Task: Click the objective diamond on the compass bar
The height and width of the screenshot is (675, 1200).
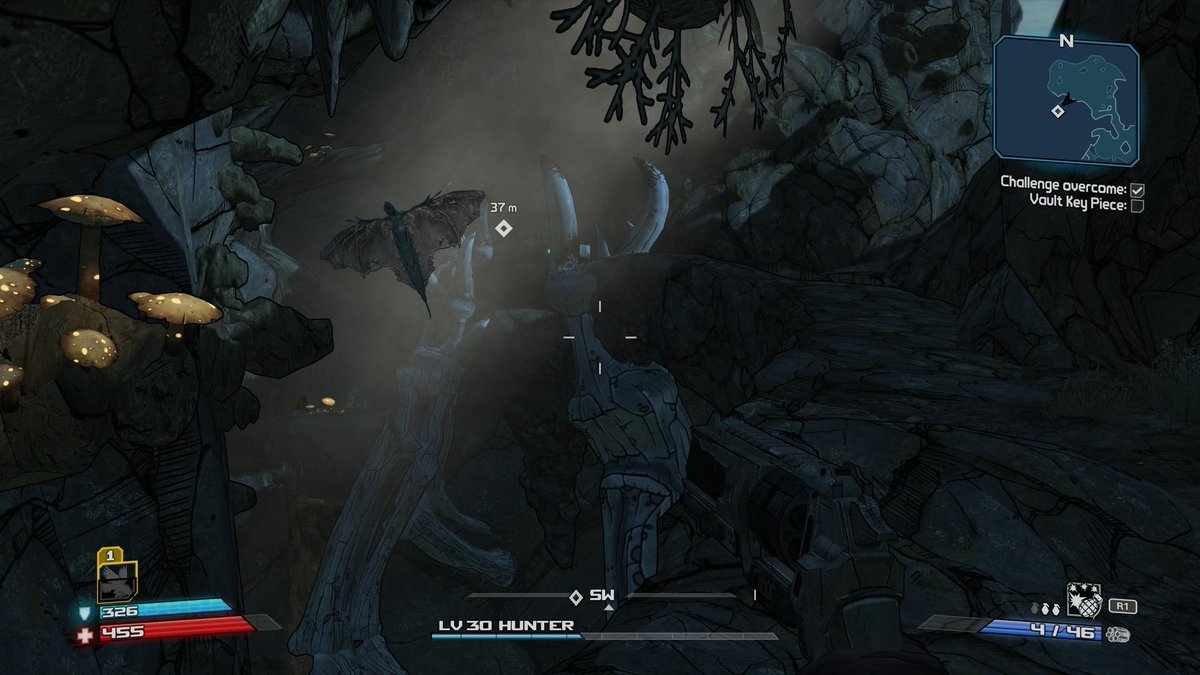Action: click(x=575, y=597)
